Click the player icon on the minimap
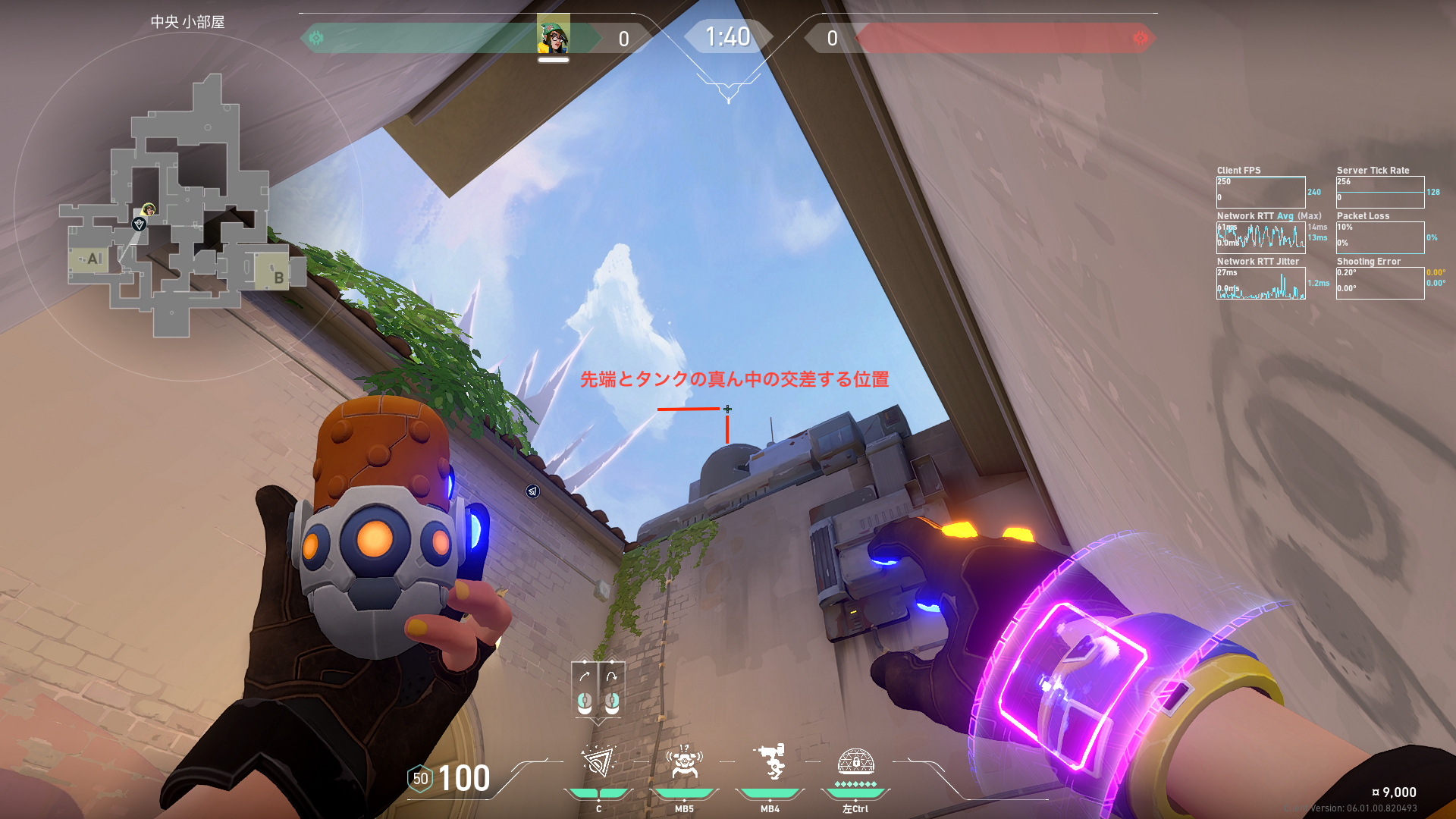The width and height of the screenshot is (1456, 819). tap(149, 209)
